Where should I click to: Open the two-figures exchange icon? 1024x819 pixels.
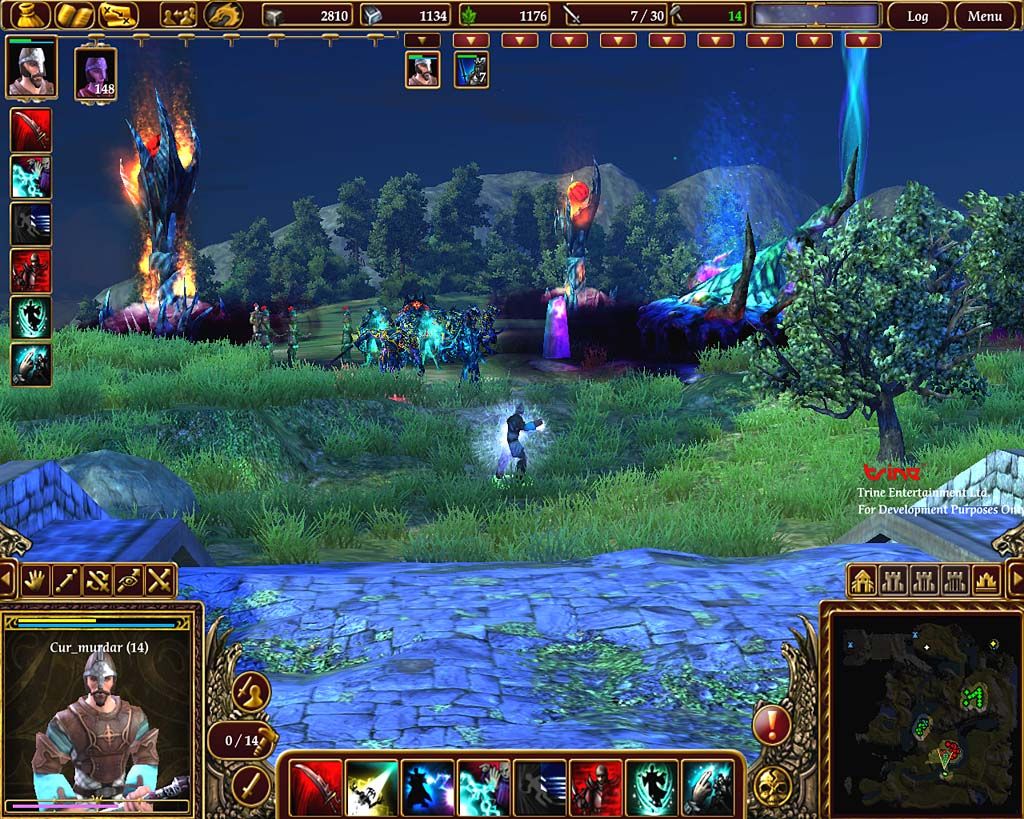tap(179, 15)
